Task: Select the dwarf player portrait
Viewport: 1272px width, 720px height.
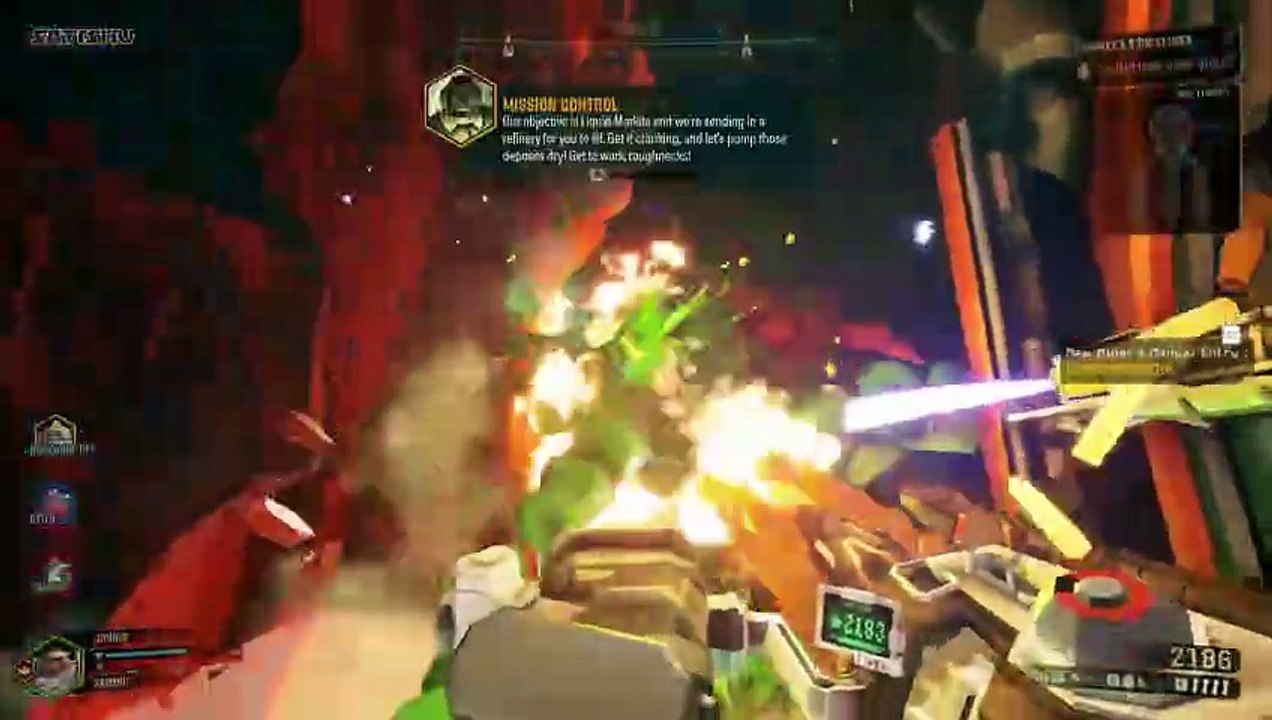Action: pos(55,664)
